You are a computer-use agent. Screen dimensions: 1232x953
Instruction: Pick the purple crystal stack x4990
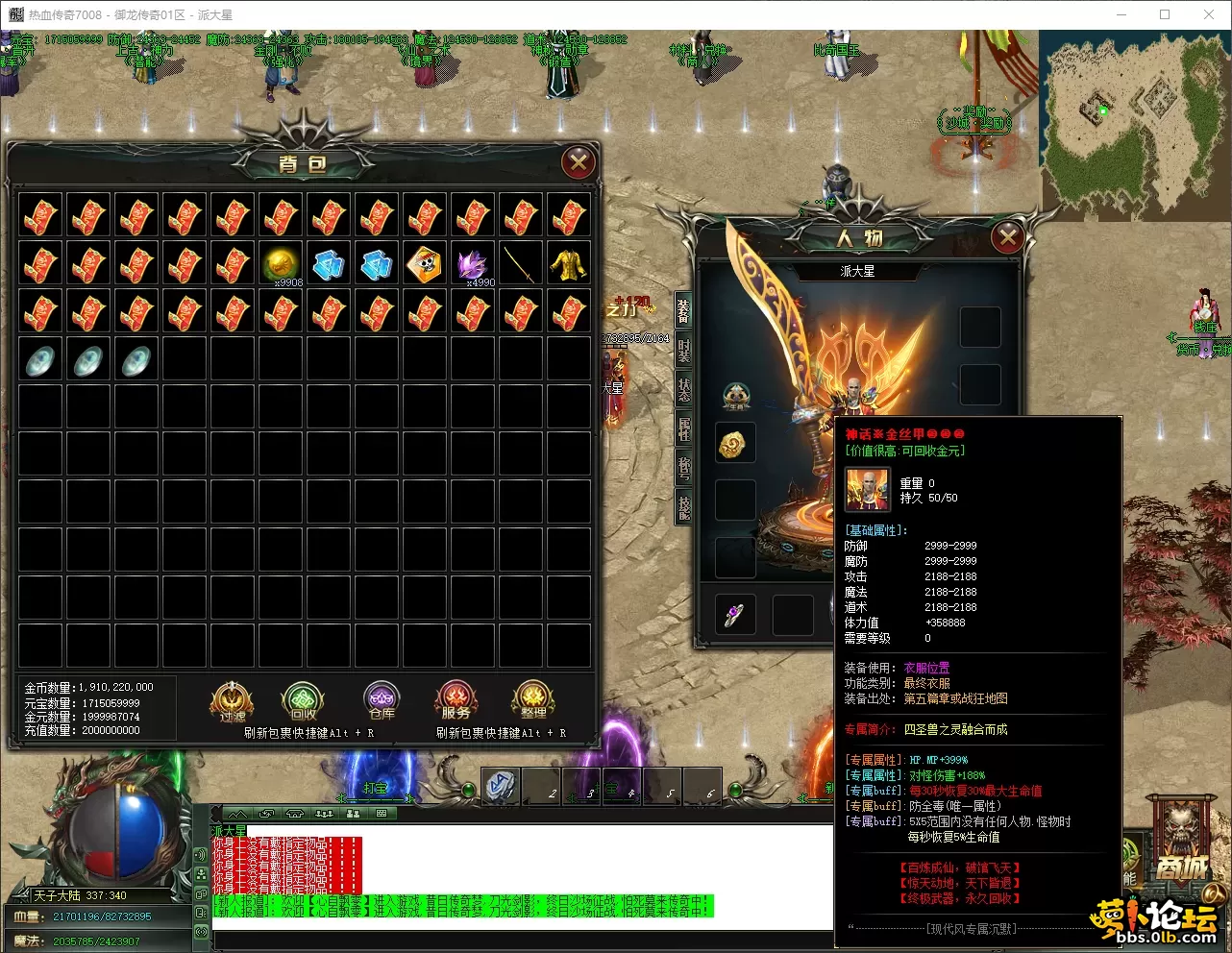click(x=473, y=264)
